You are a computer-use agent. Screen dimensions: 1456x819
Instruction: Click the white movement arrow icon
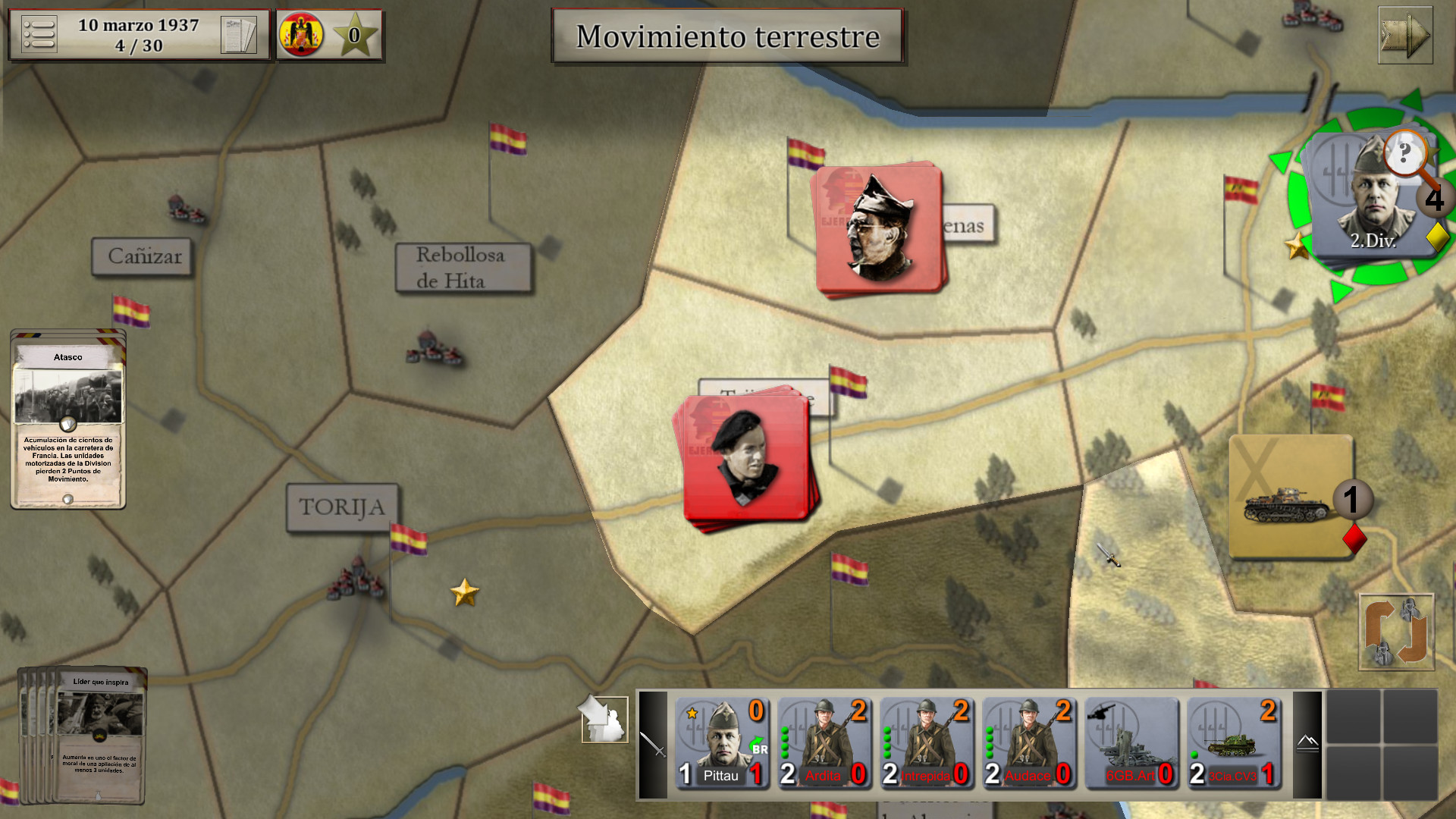click(603, 720)
